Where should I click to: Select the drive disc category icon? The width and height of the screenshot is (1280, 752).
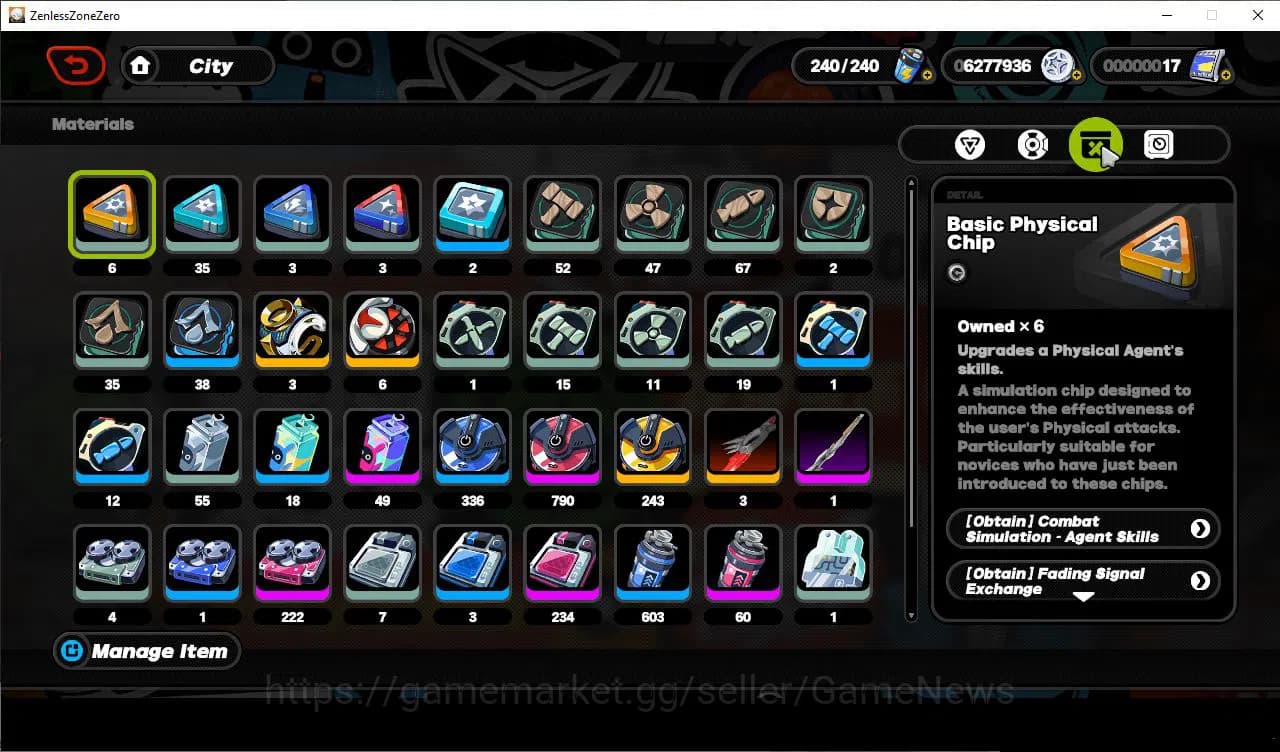1032,144
